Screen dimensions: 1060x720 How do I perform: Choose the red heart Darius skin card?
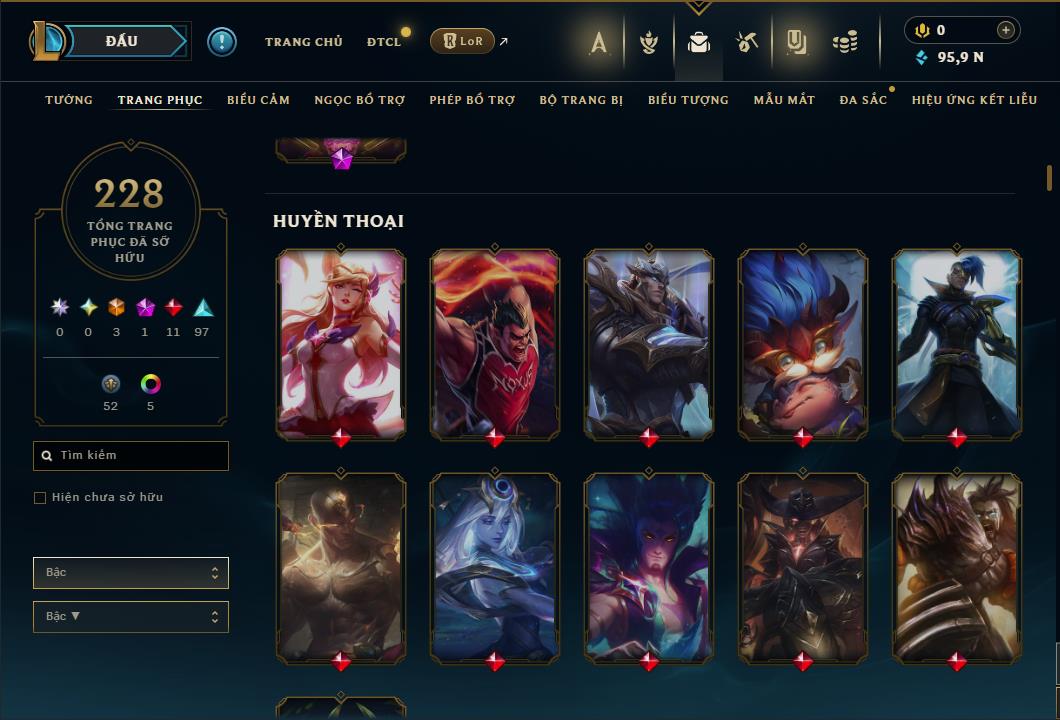point(495,343)
